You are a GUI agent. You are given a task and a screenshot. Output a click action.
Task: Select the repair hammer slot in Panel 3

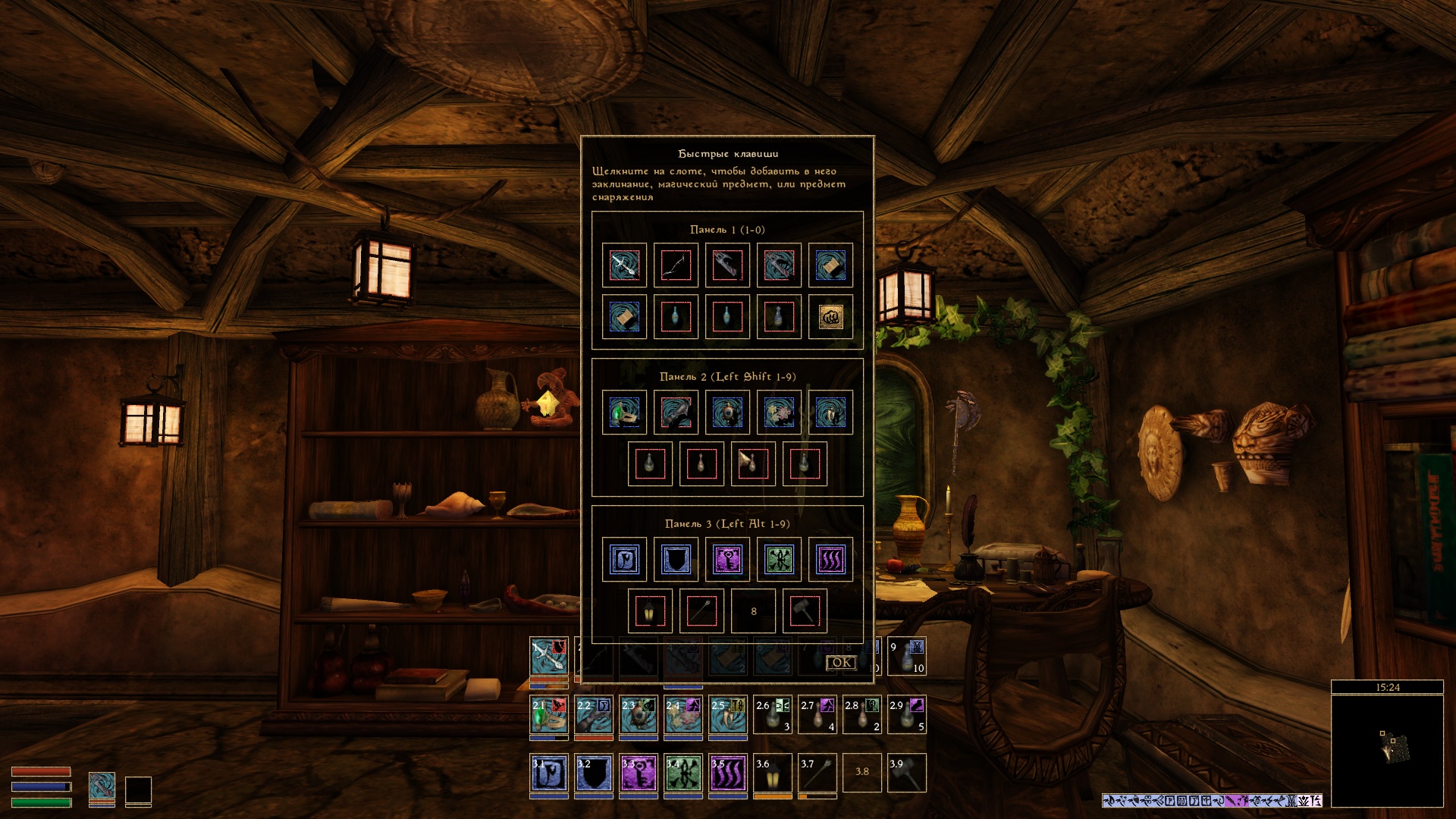[805, 611]
